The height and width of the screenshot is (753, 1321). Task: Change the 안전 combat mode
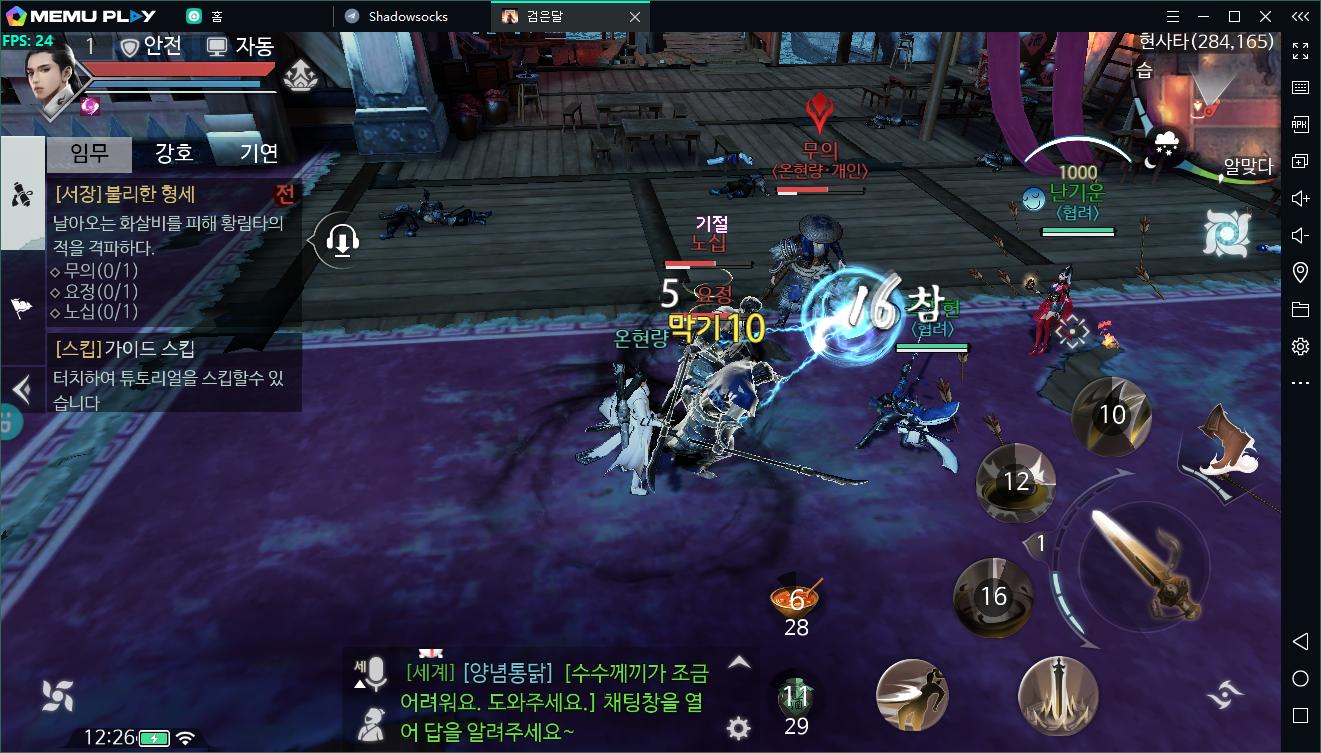(153, 46)
